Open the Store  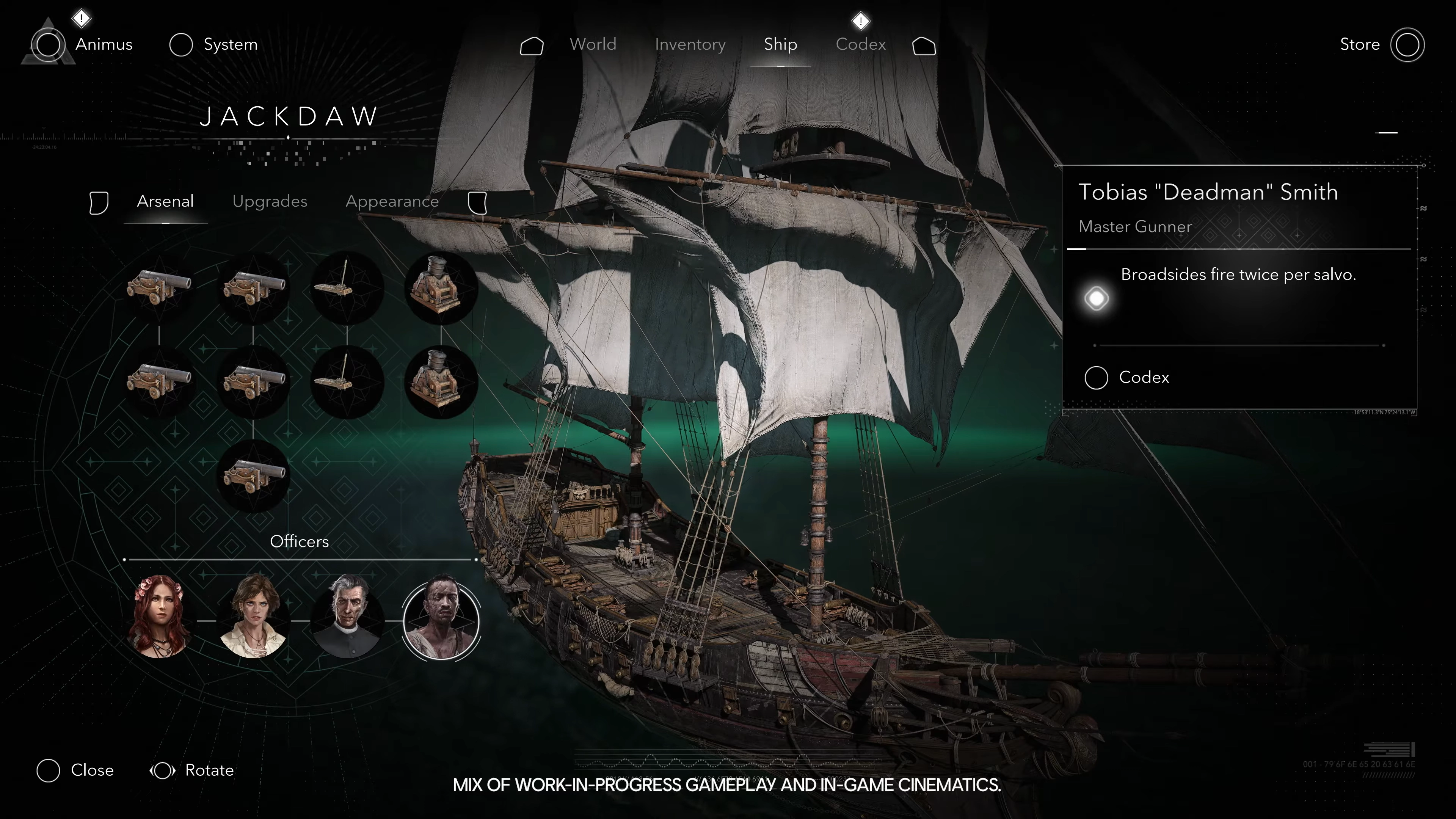tap(1359, 44)
